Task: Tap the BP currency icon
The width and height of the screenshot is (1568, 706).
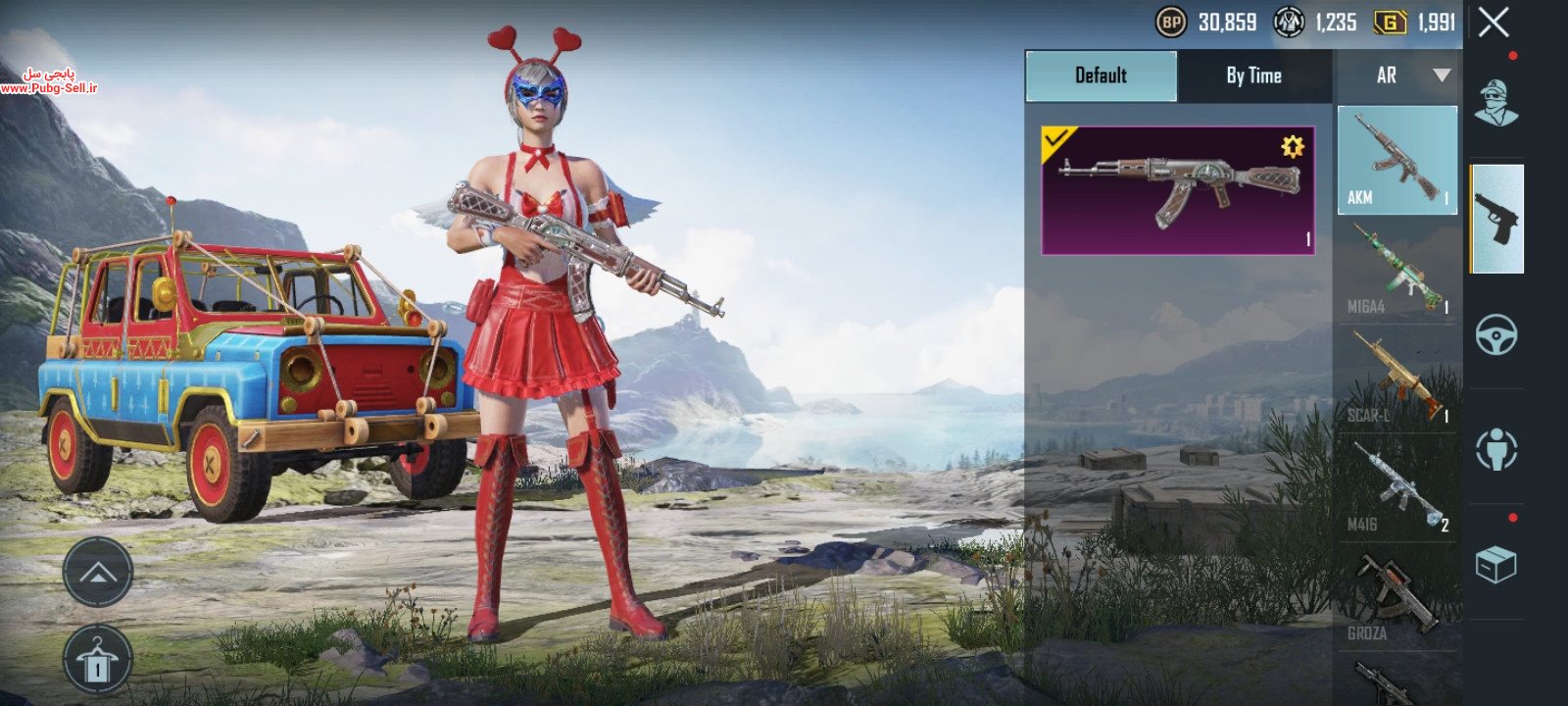Action: [1170, 22]
